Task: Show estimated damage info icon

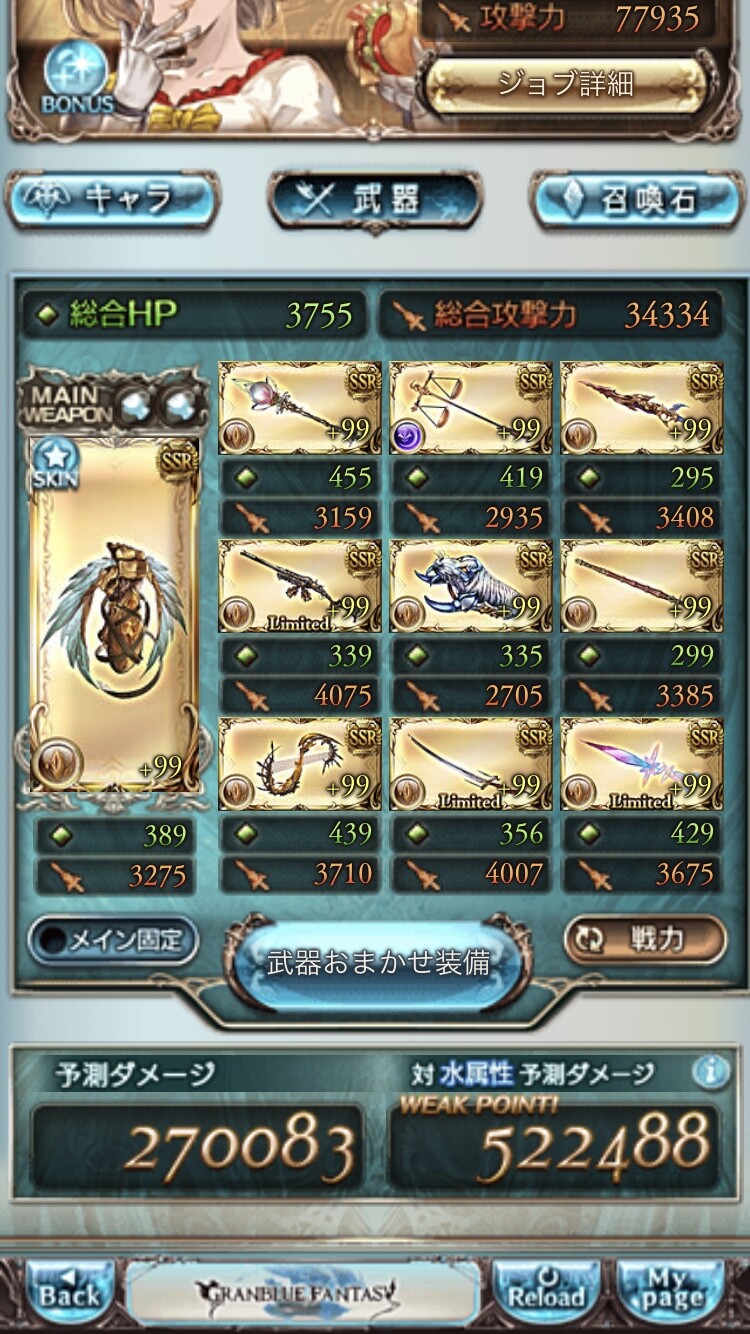Action: 710,1072
